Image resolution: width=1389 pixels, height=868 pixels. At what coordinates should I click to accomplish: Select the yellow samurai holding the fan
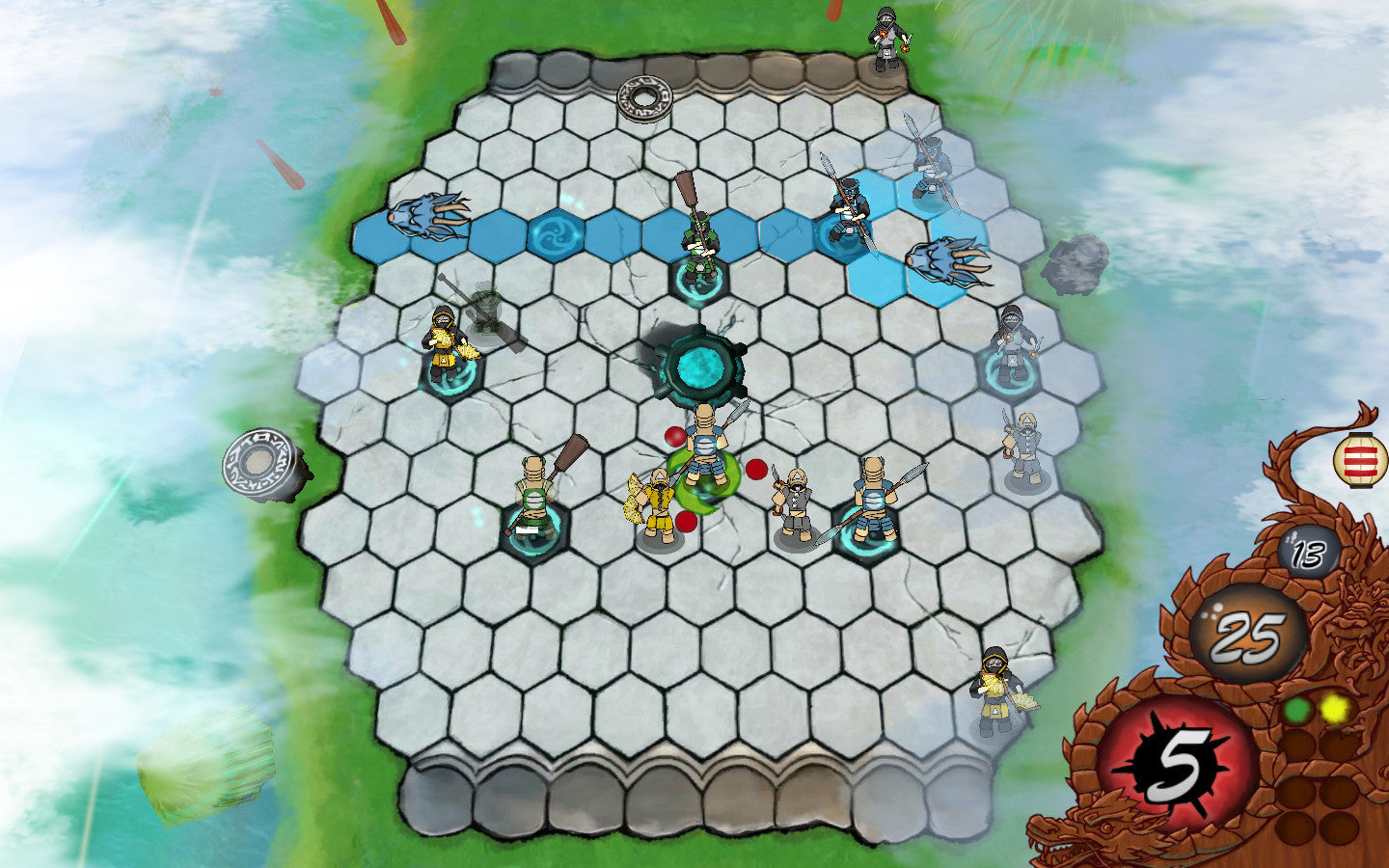tap(656, 497)
